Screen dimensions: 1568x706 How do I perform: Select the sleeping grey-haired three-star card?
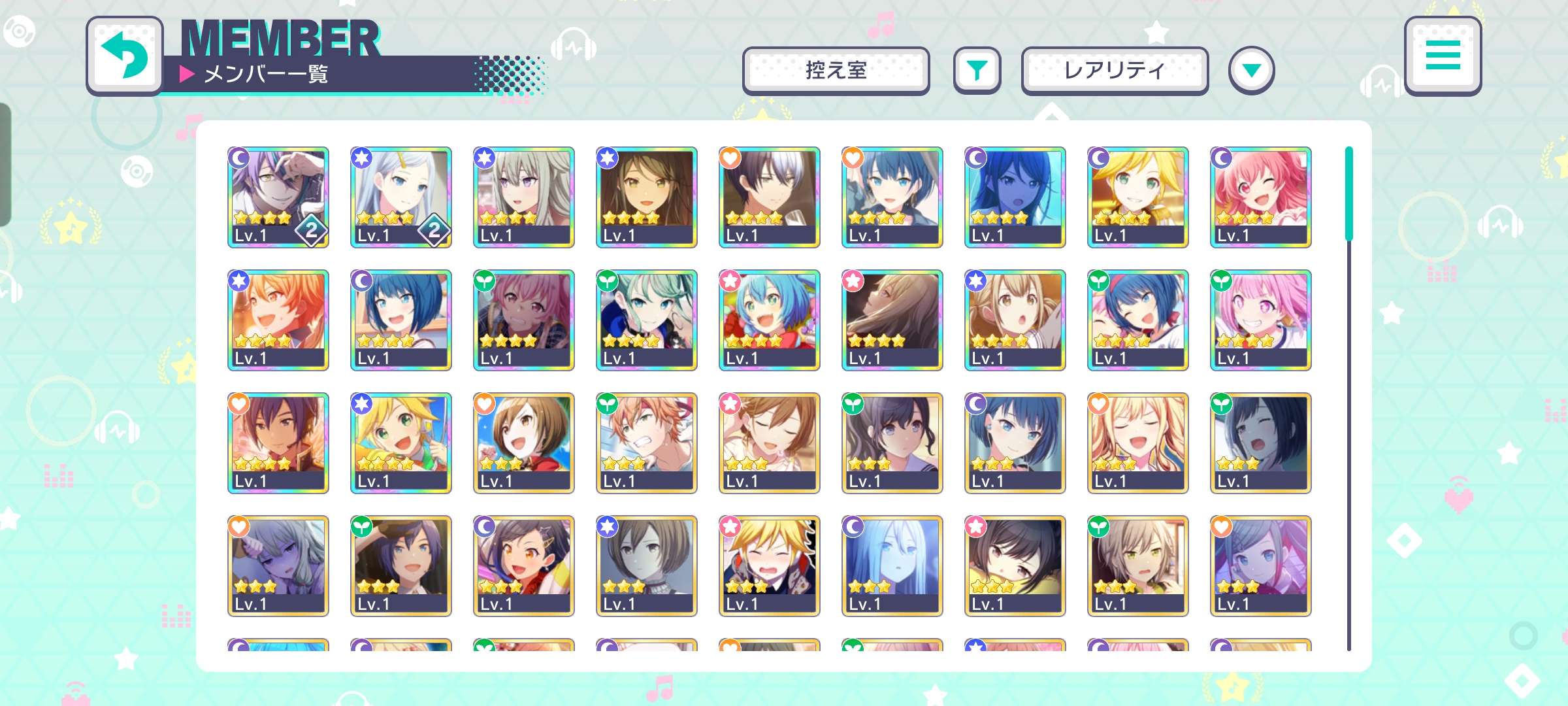pyautogui.click(x=278, y=566)
